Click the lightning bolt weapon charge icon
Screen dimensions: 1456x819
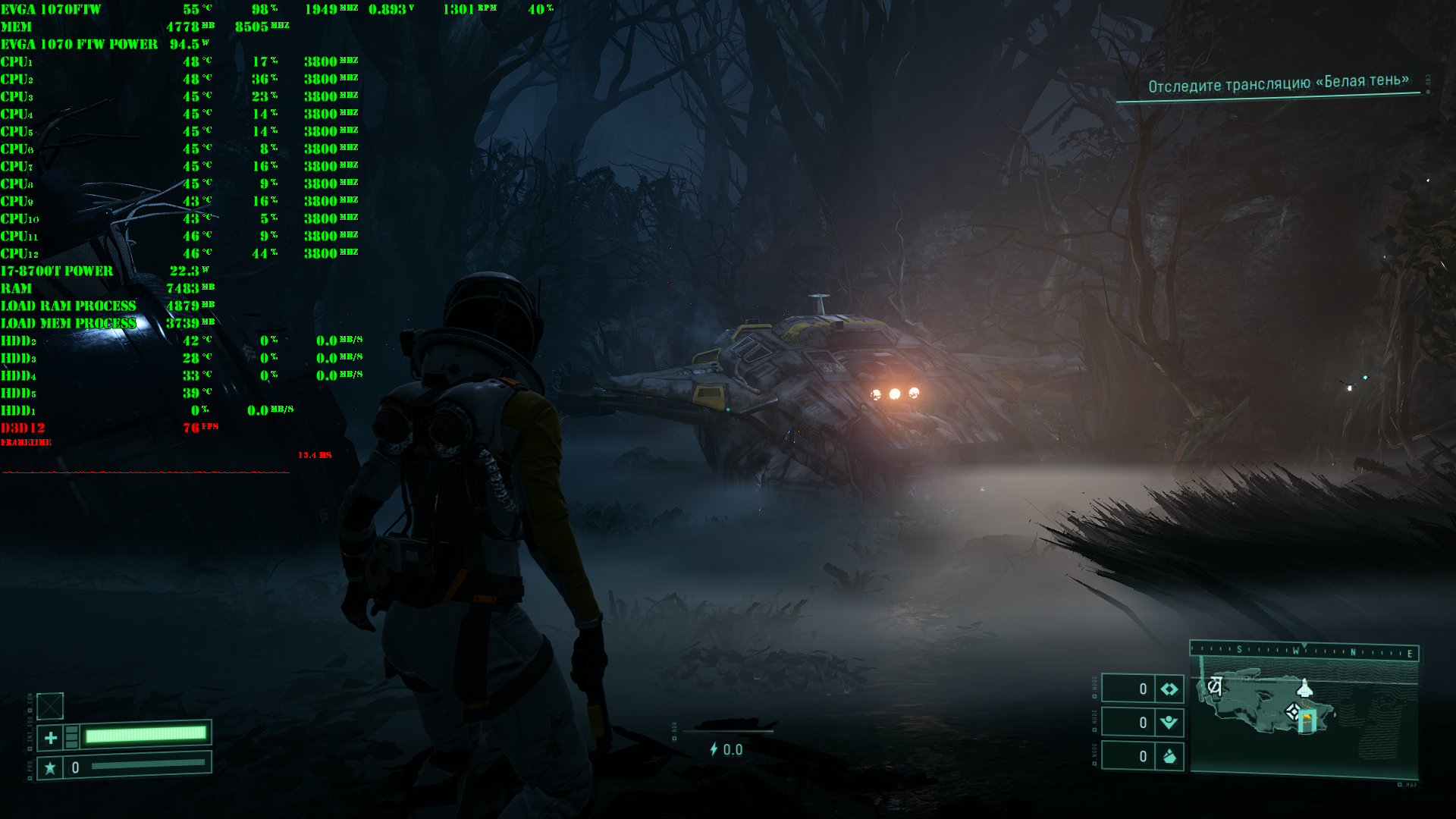(x=713, y=749)
